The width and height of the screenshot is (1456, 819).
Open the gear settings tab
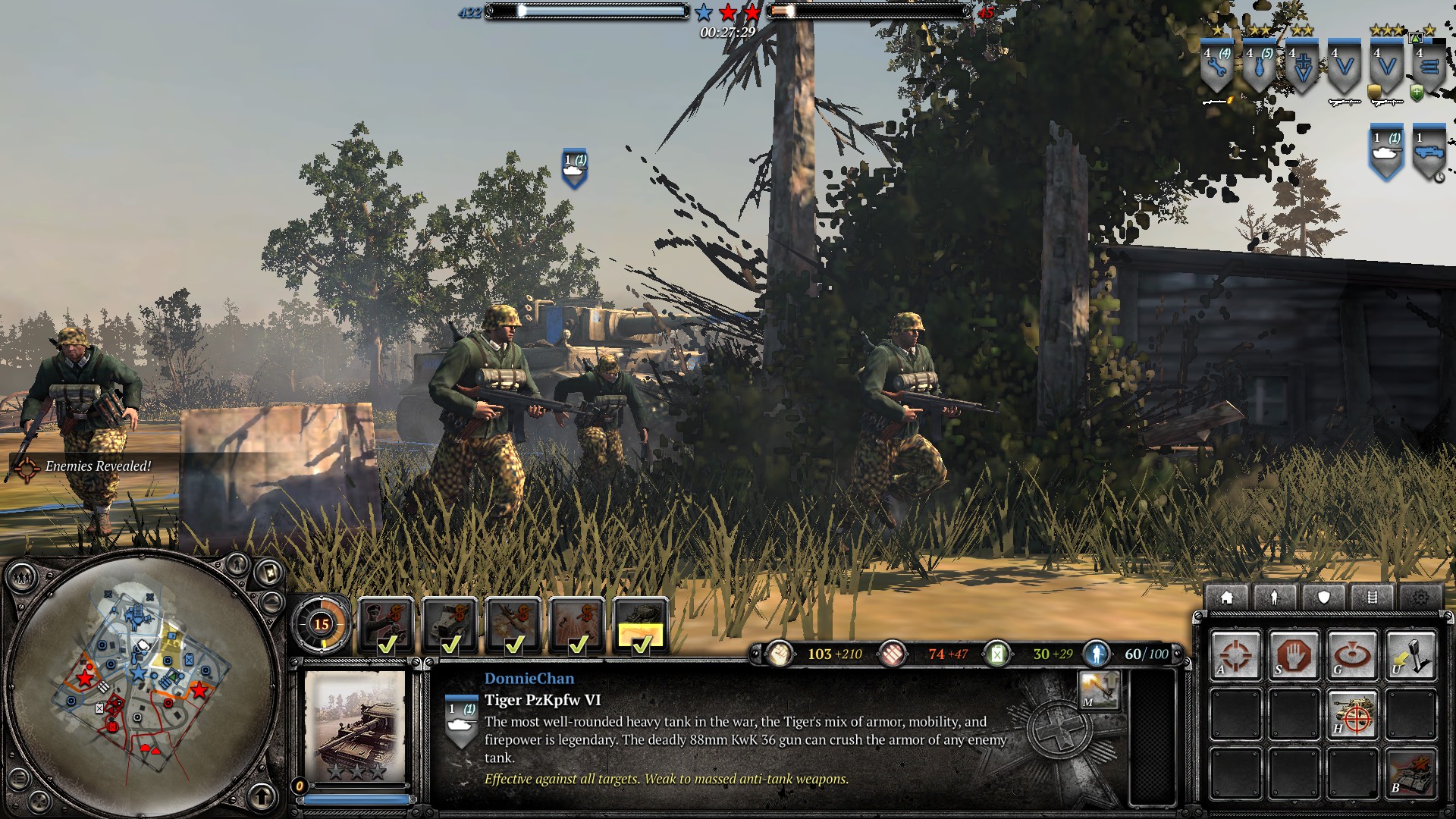1420,598
